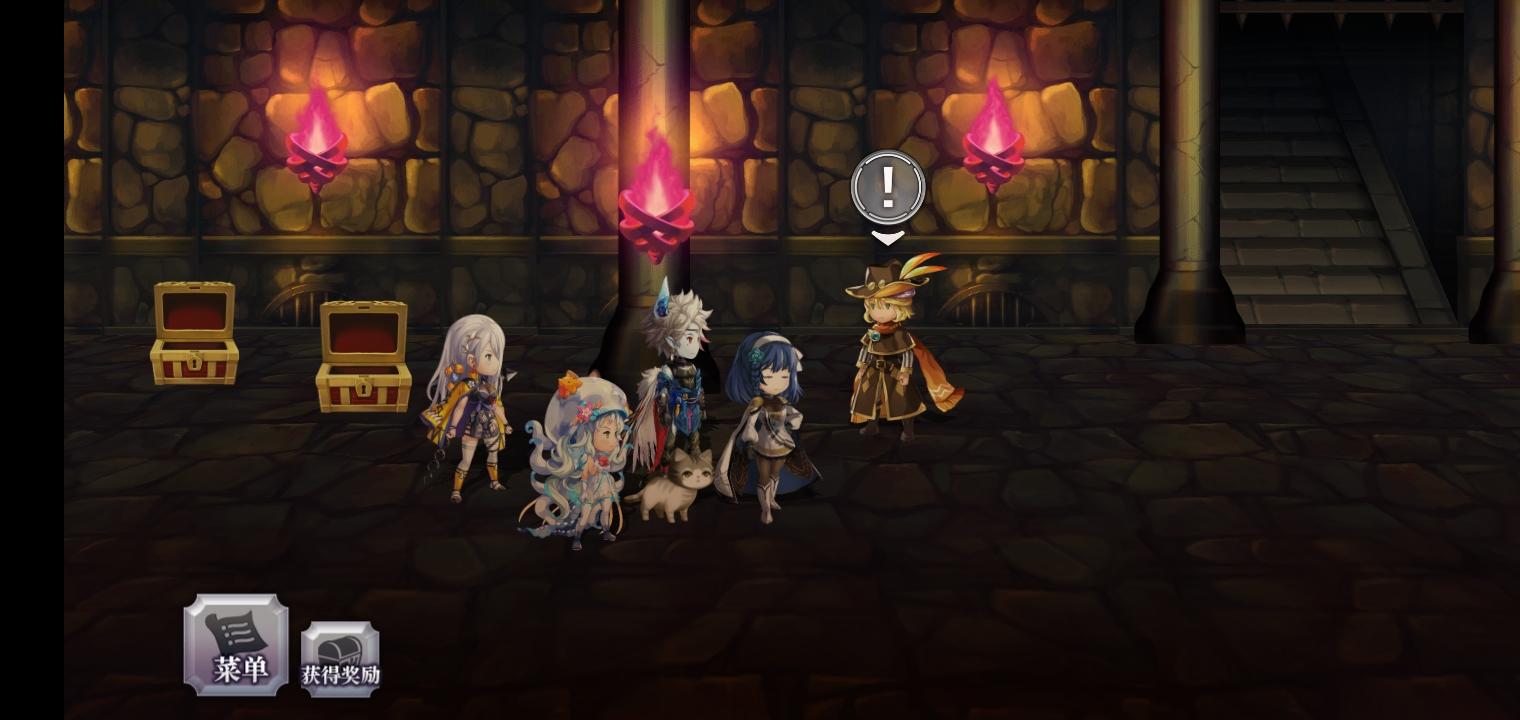Open the 菜单 (Menu) icon
This screenshot has height=720, width=1520.
point(236,644)
